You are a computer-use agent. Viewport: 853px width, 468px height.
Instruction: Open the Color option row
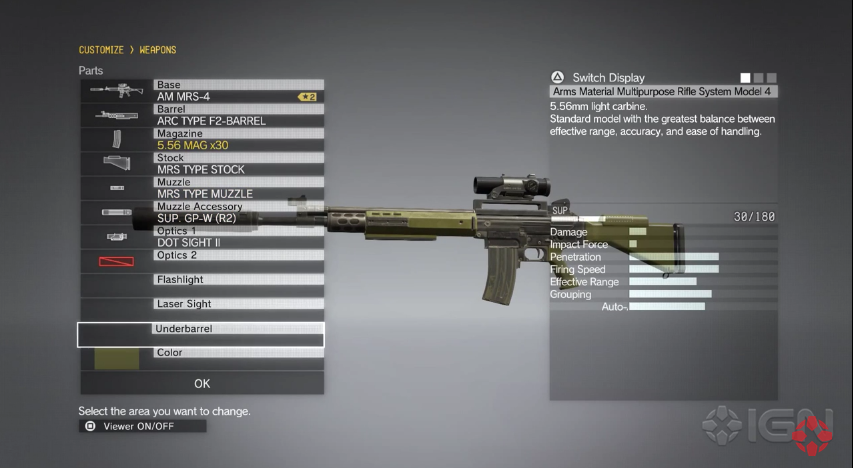pyautogui.click(x=238, y=358)
